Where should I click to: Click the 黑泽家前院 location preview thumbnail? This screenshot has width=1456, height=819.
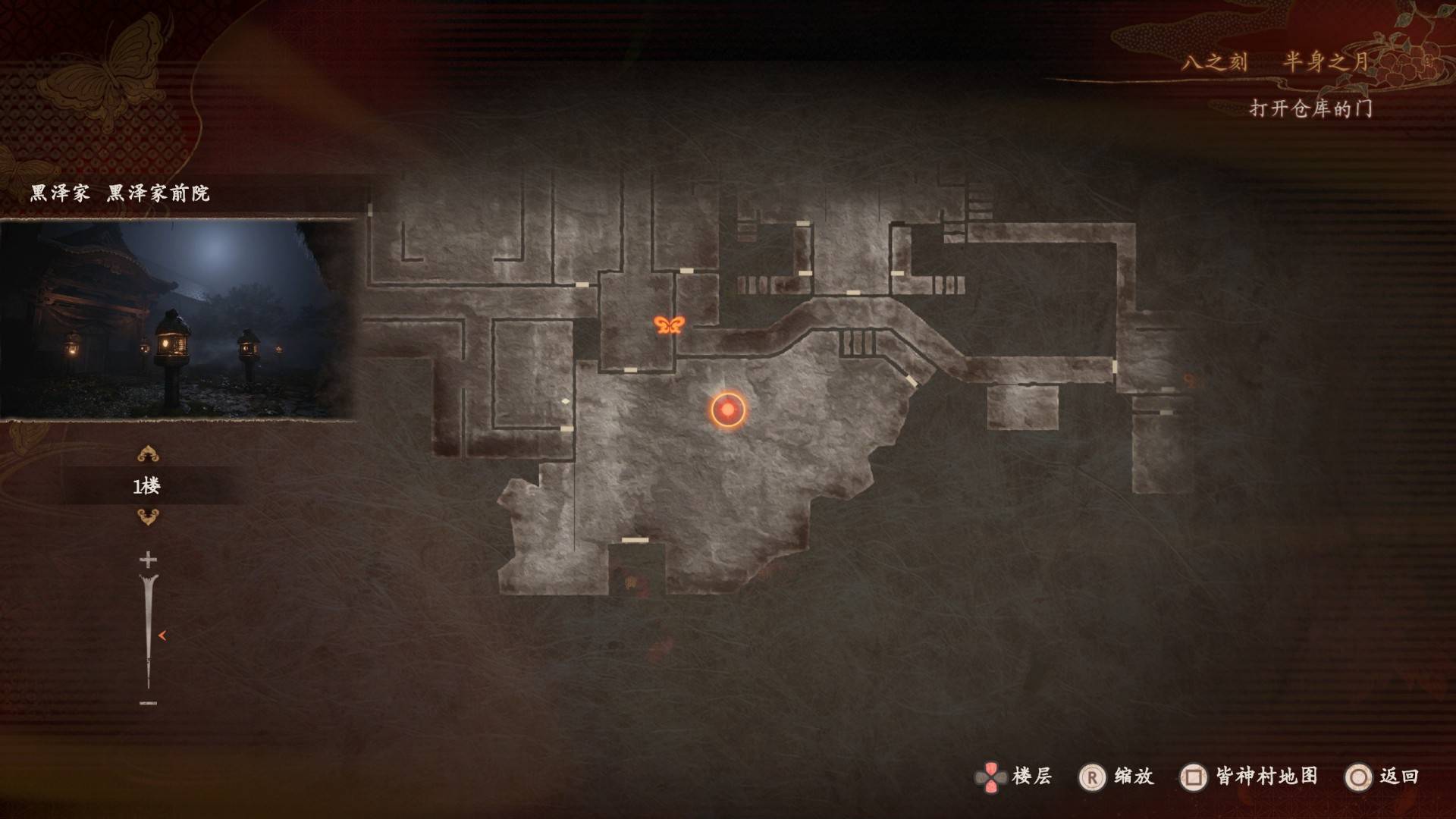click(x=178, y=319)
